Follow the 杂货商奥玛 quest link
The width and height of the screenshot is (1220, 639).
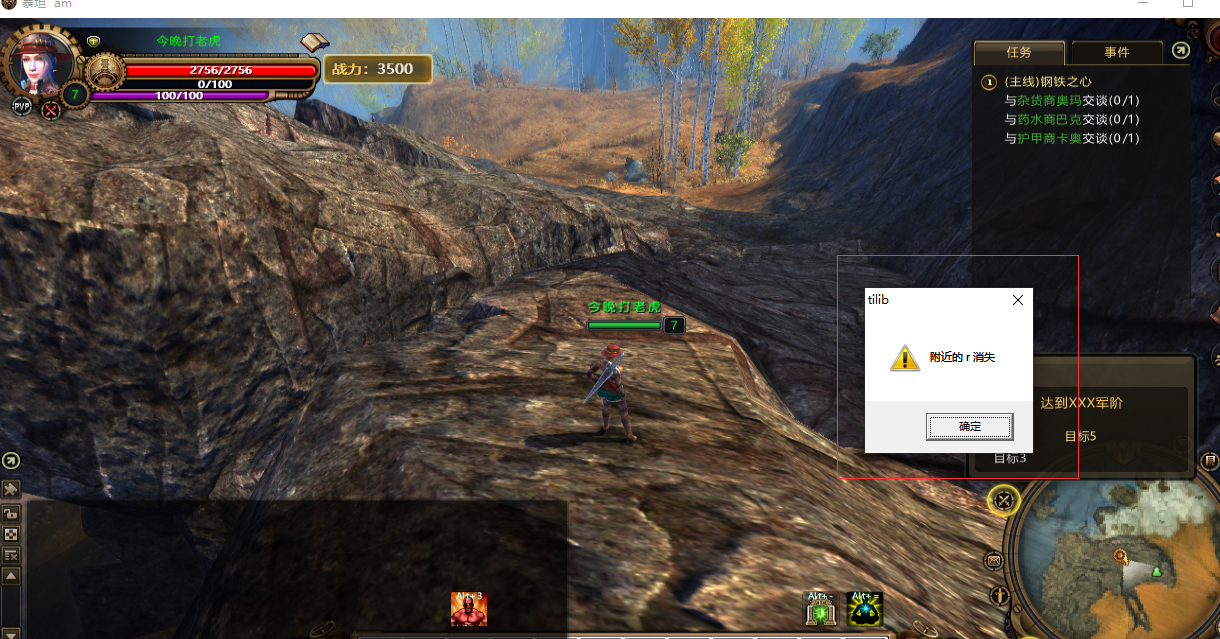1049,101
